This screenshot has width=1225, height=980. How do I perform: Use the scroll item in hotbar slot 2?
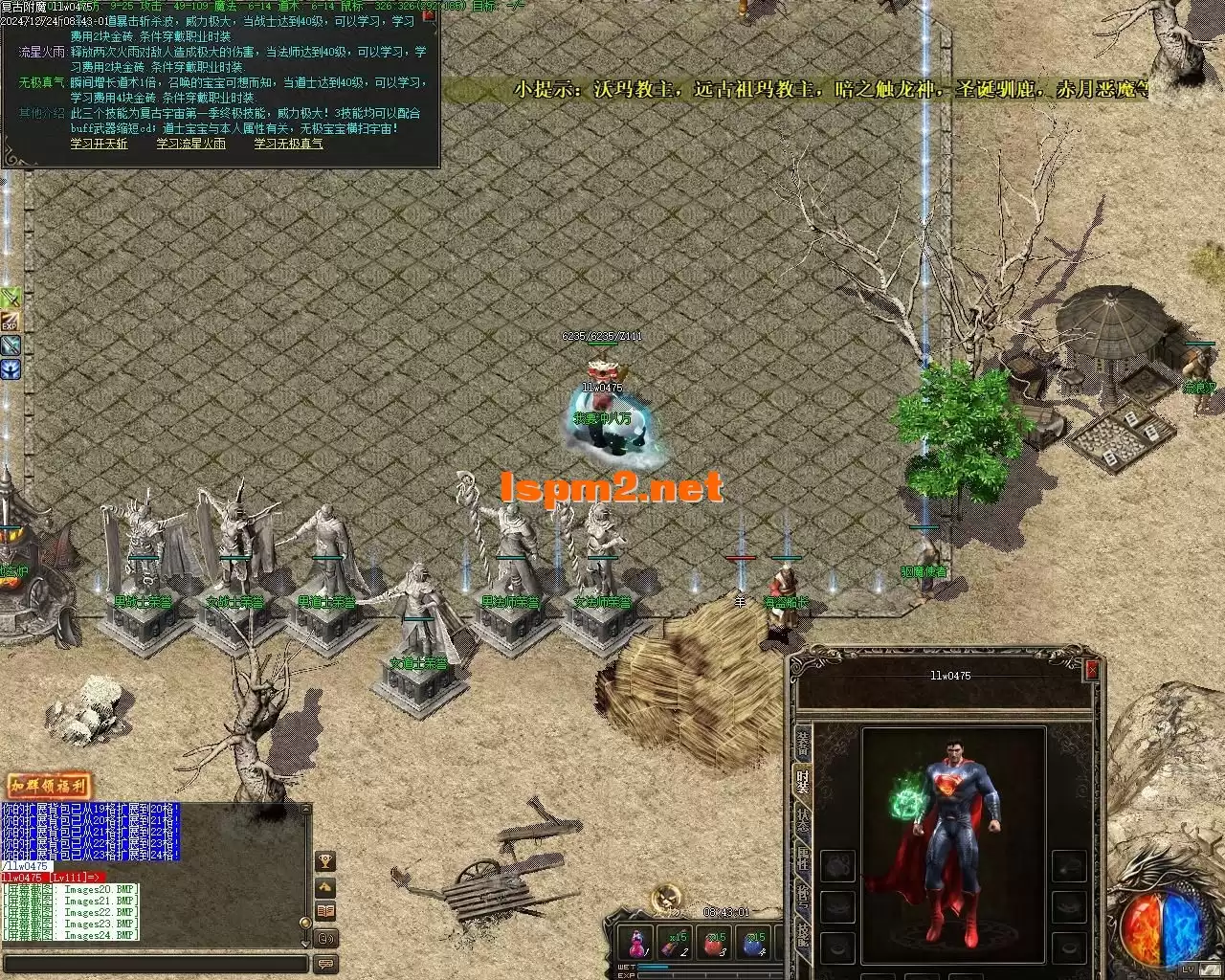[x=677, y=943]
